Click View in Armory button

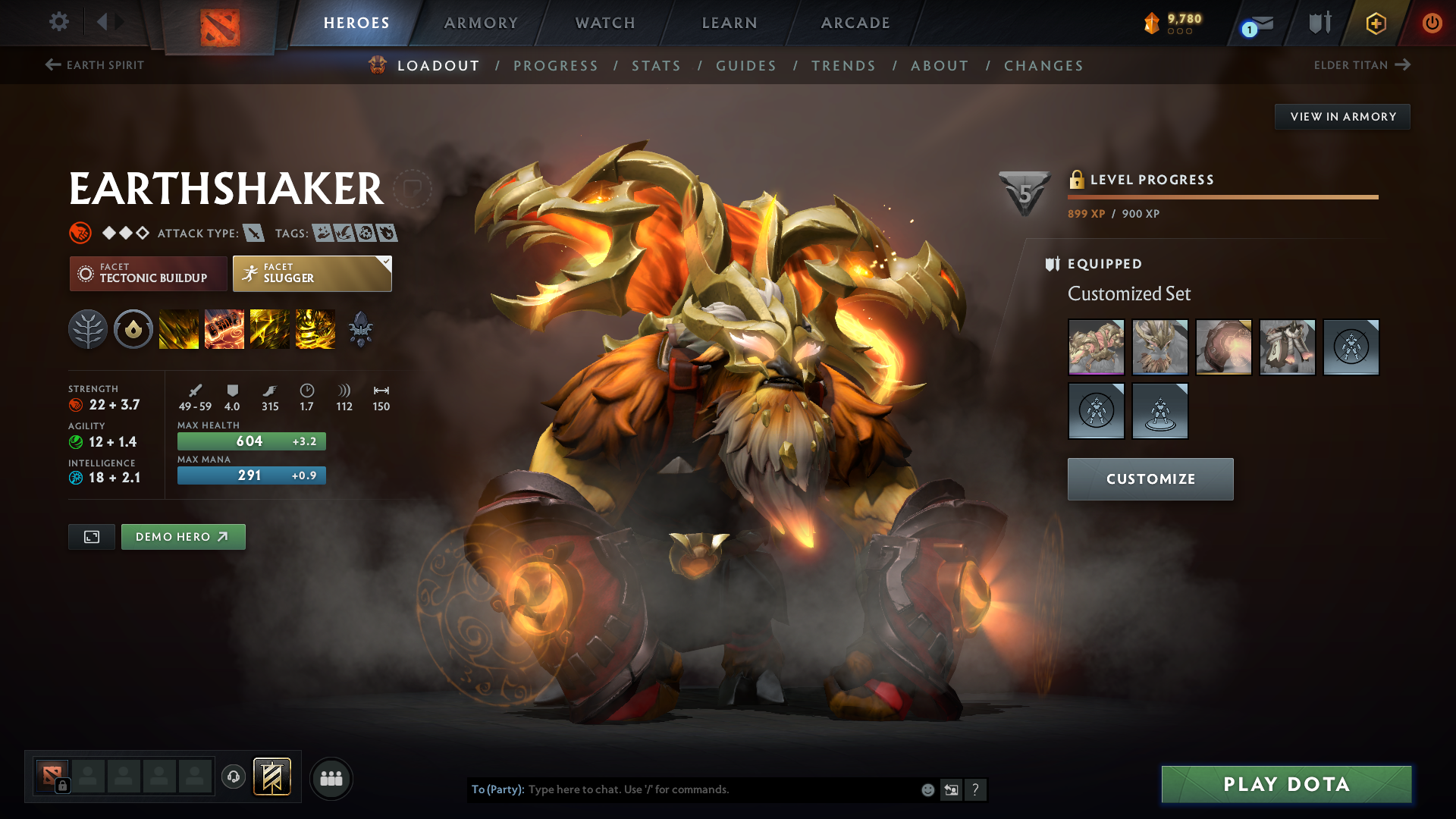(1342, 117)
